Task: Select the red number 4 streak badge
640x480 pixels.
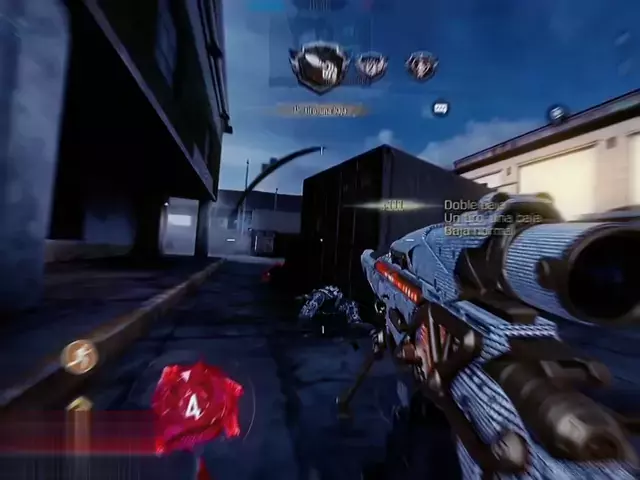Action: (195, 407)
